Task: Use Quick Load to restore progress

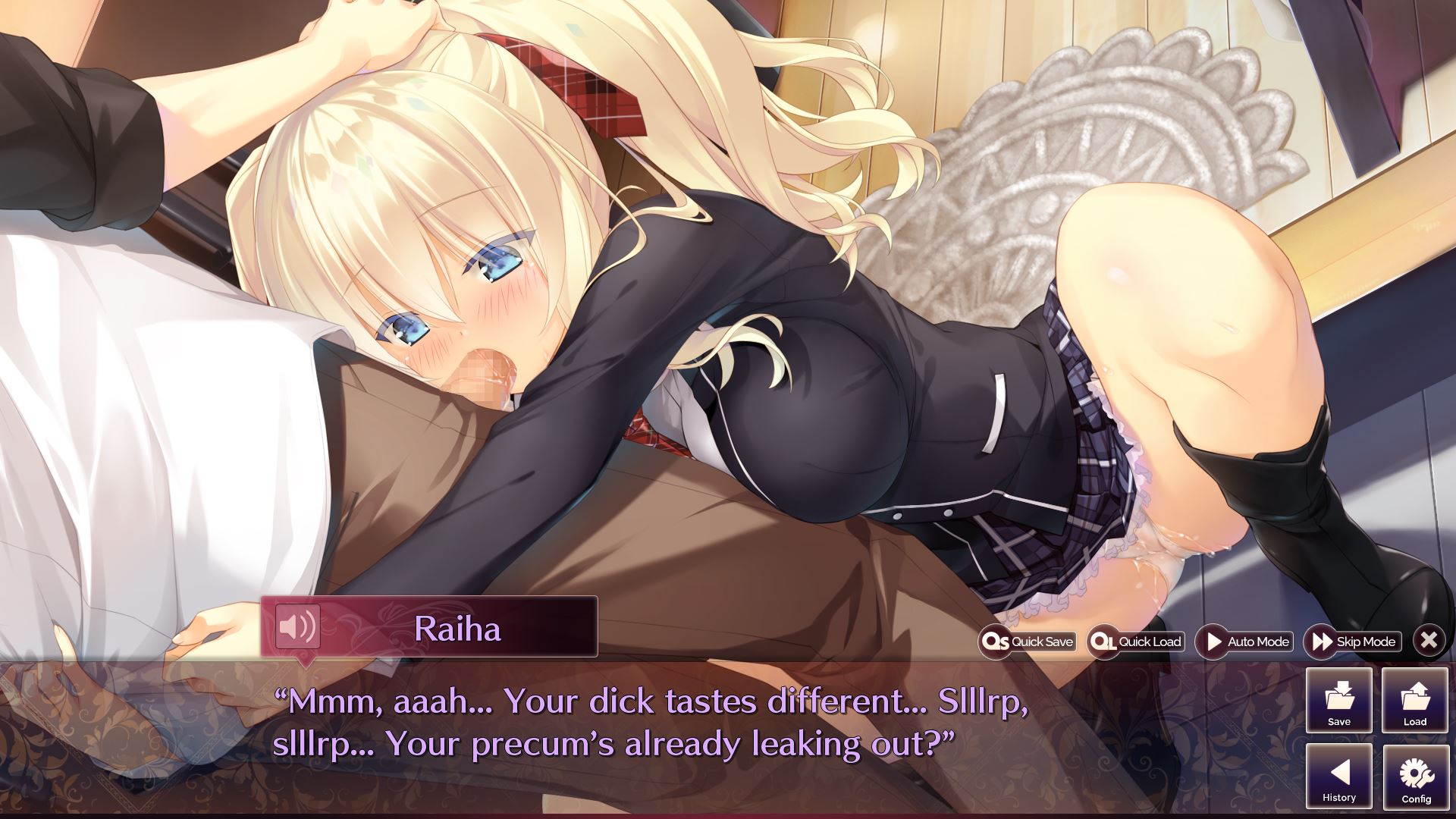Action: coord(1135,642)
